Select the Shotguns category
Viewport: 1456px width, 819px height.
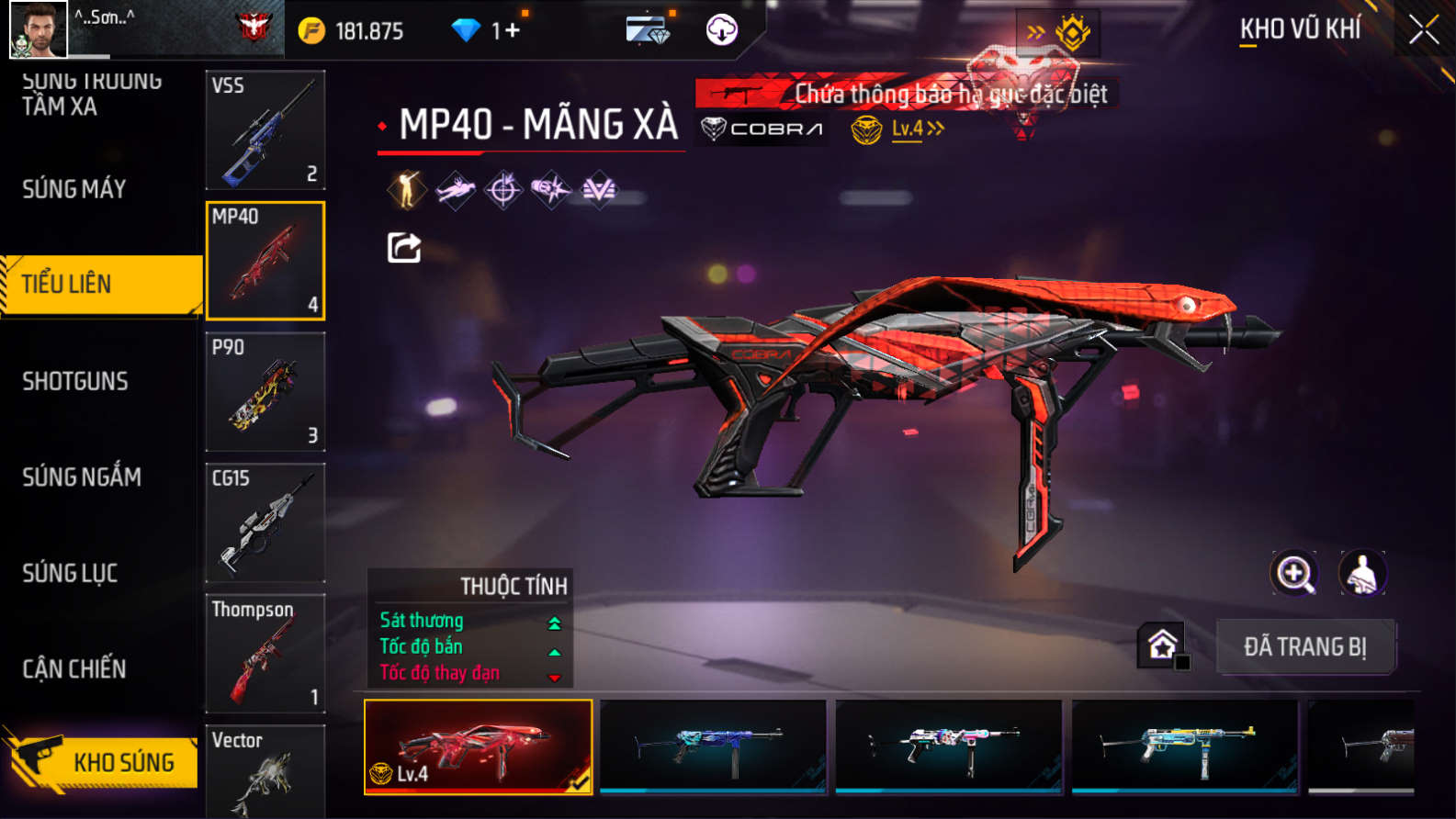pos(75,381)
